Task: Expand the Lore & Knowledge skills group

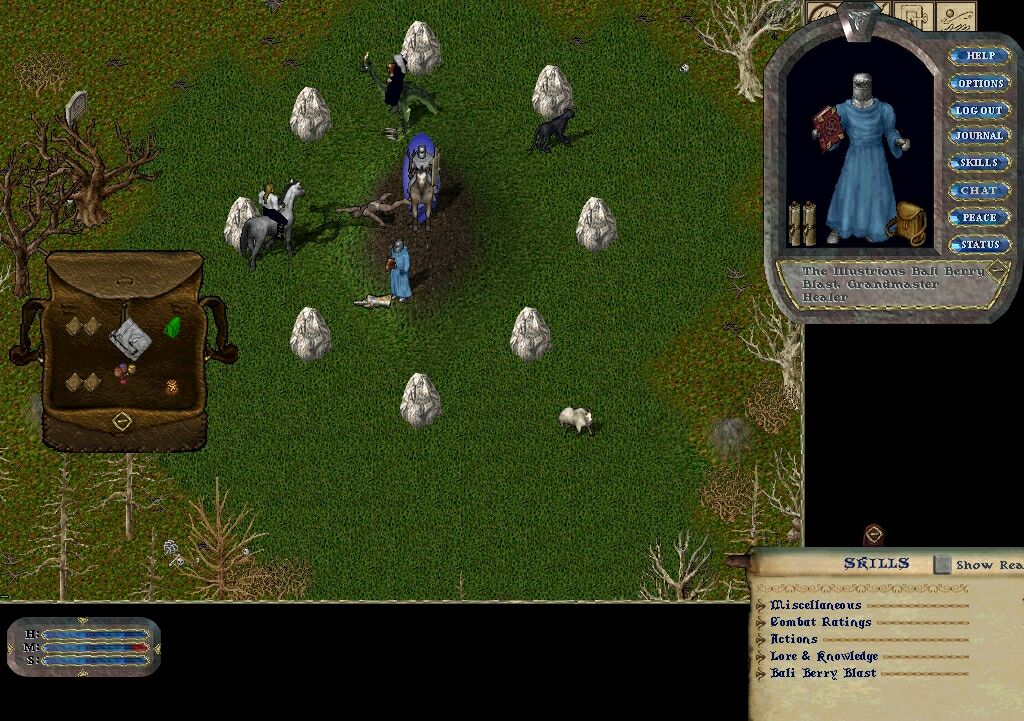Action: click(x=761, y=656)
